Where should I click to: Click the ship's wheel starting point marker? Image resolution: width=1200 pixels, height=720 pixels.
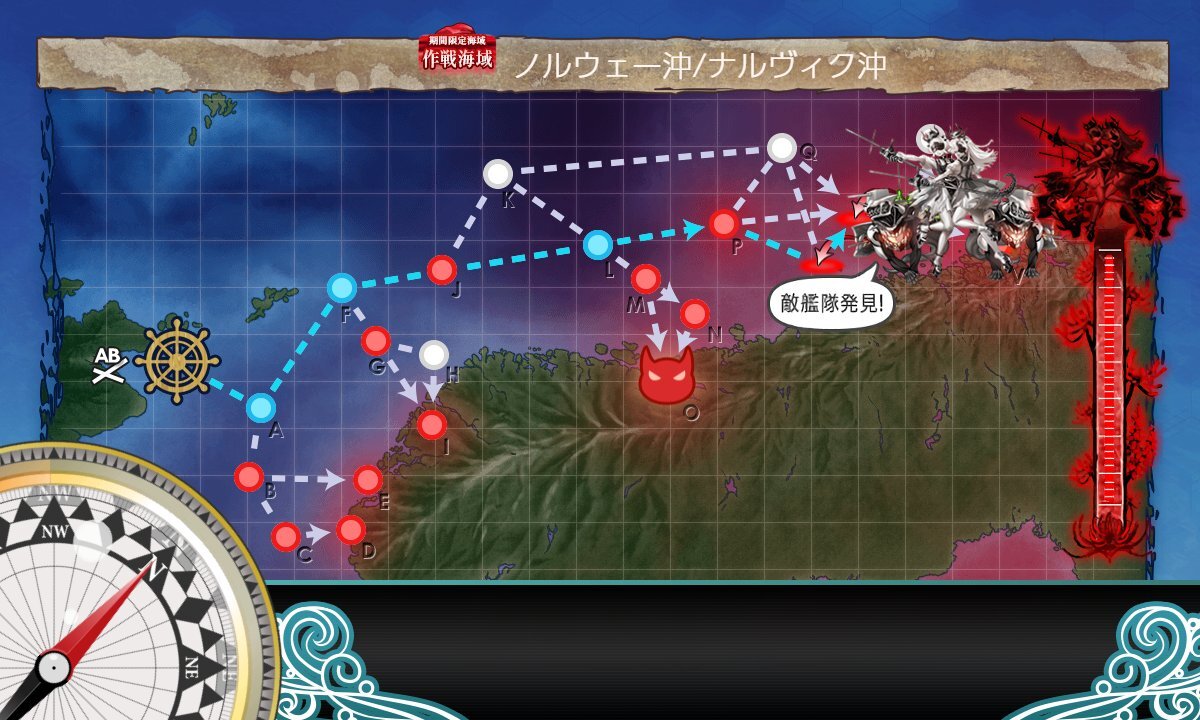click(x=176, y=361)
